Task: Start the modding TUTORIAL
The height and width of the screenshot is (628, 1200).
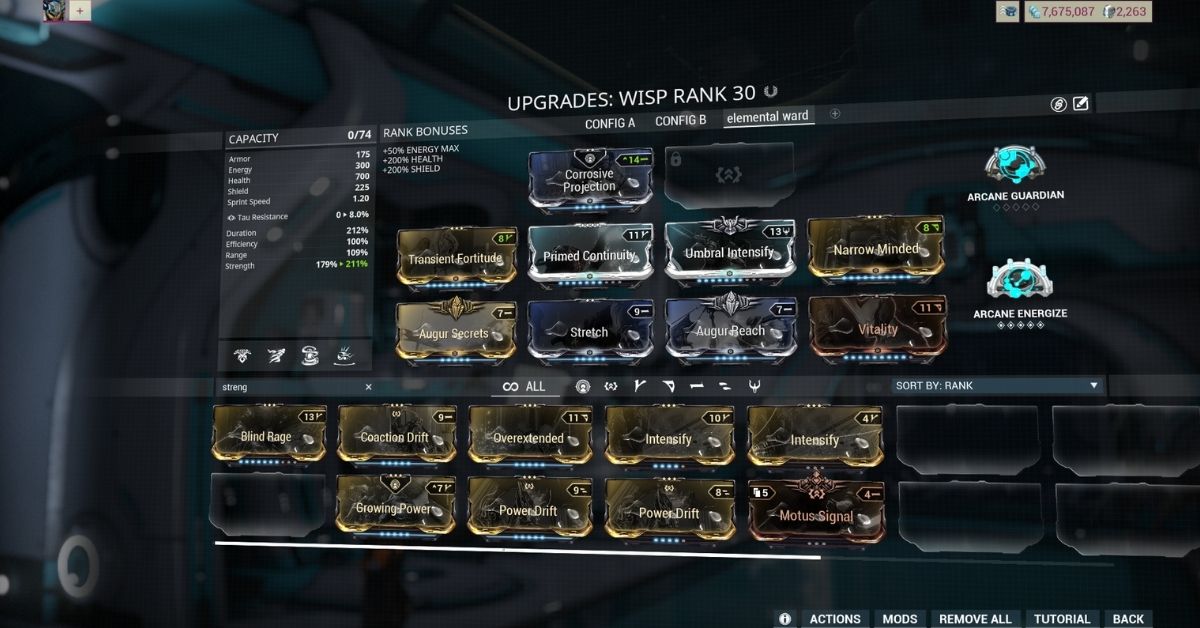Action: [x=1062, y=619]
